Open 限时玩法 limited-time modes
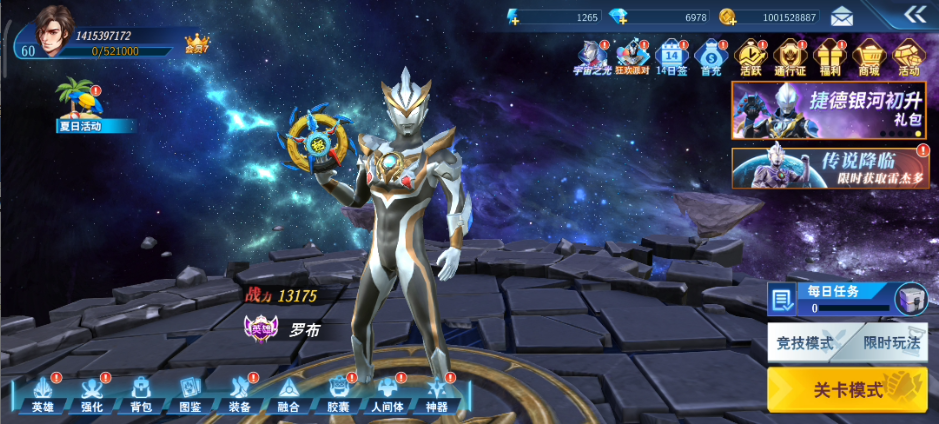This screenshot has width=939, height=424. click(x=892, y=342)
